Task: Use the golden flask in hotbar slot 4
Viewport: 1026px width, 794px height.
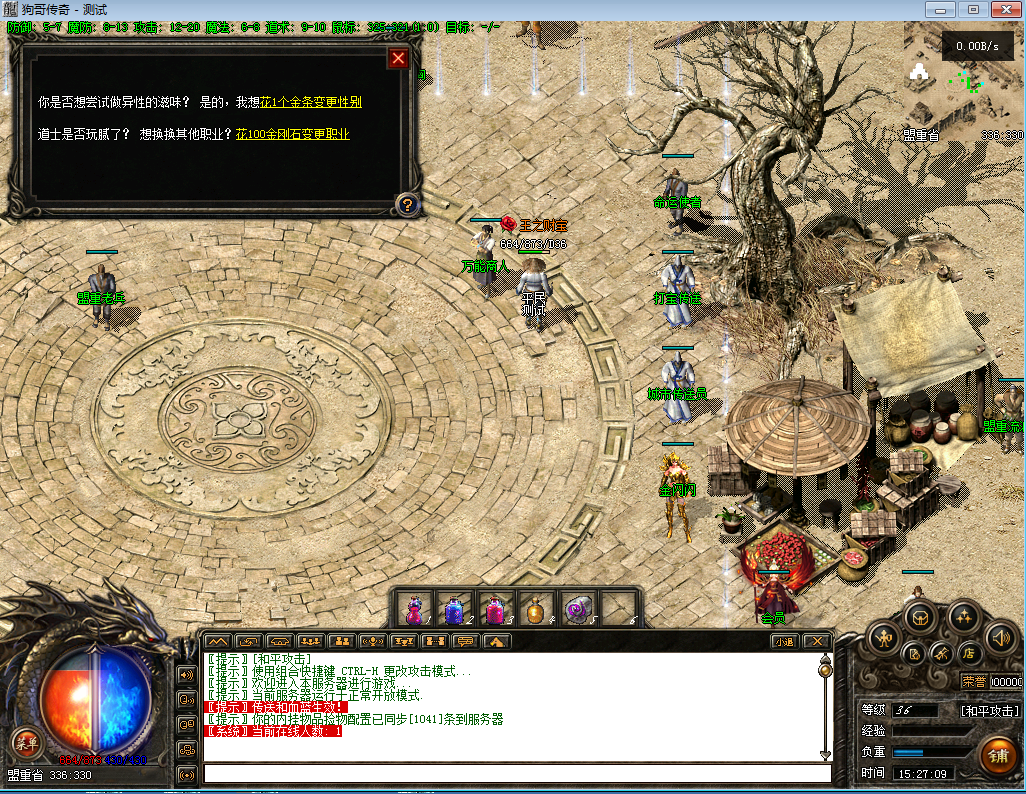Action: [x=536, y=608]
